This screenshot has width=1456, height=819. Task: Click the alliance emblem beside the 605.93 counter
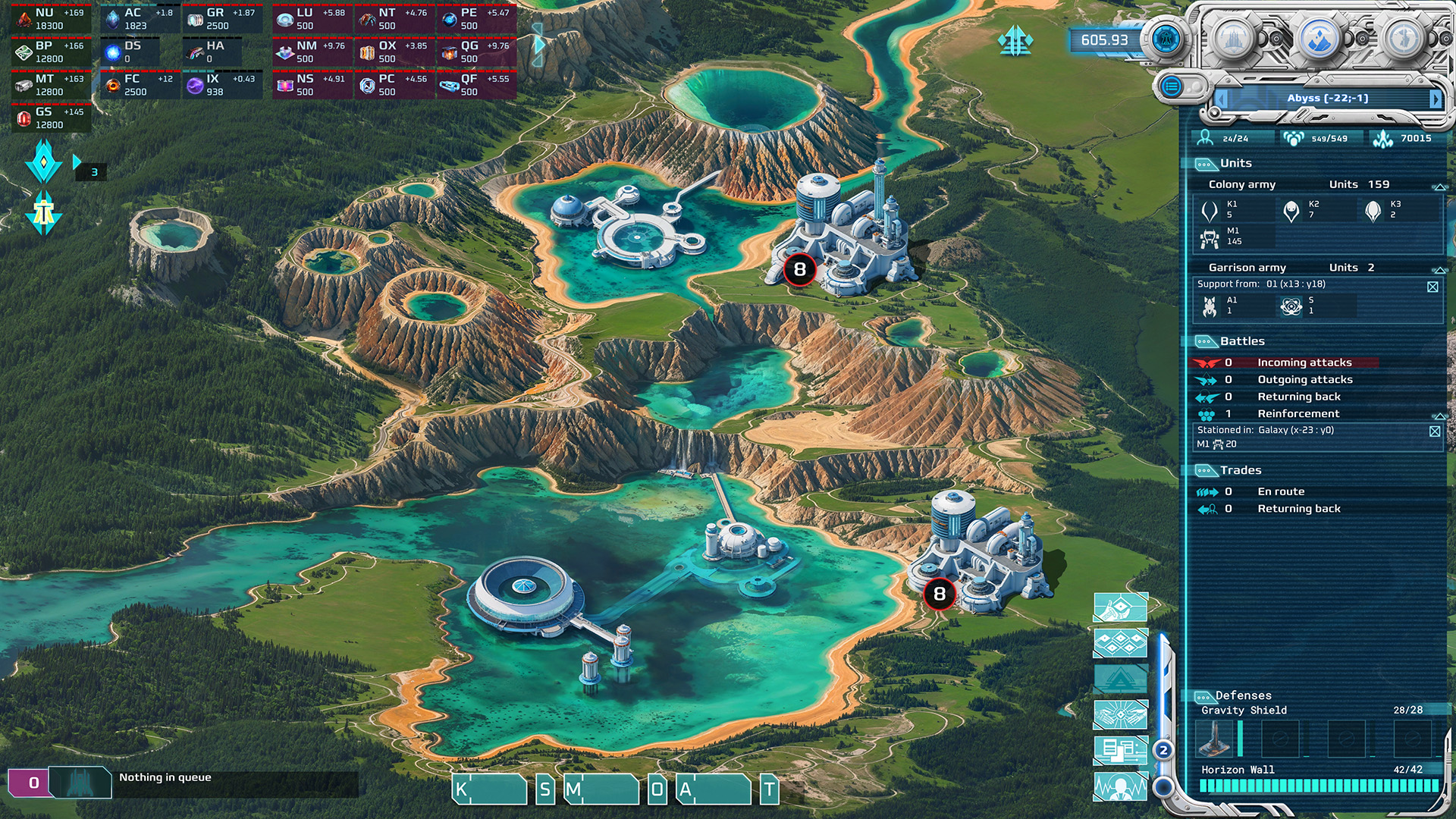[1166, 38]
